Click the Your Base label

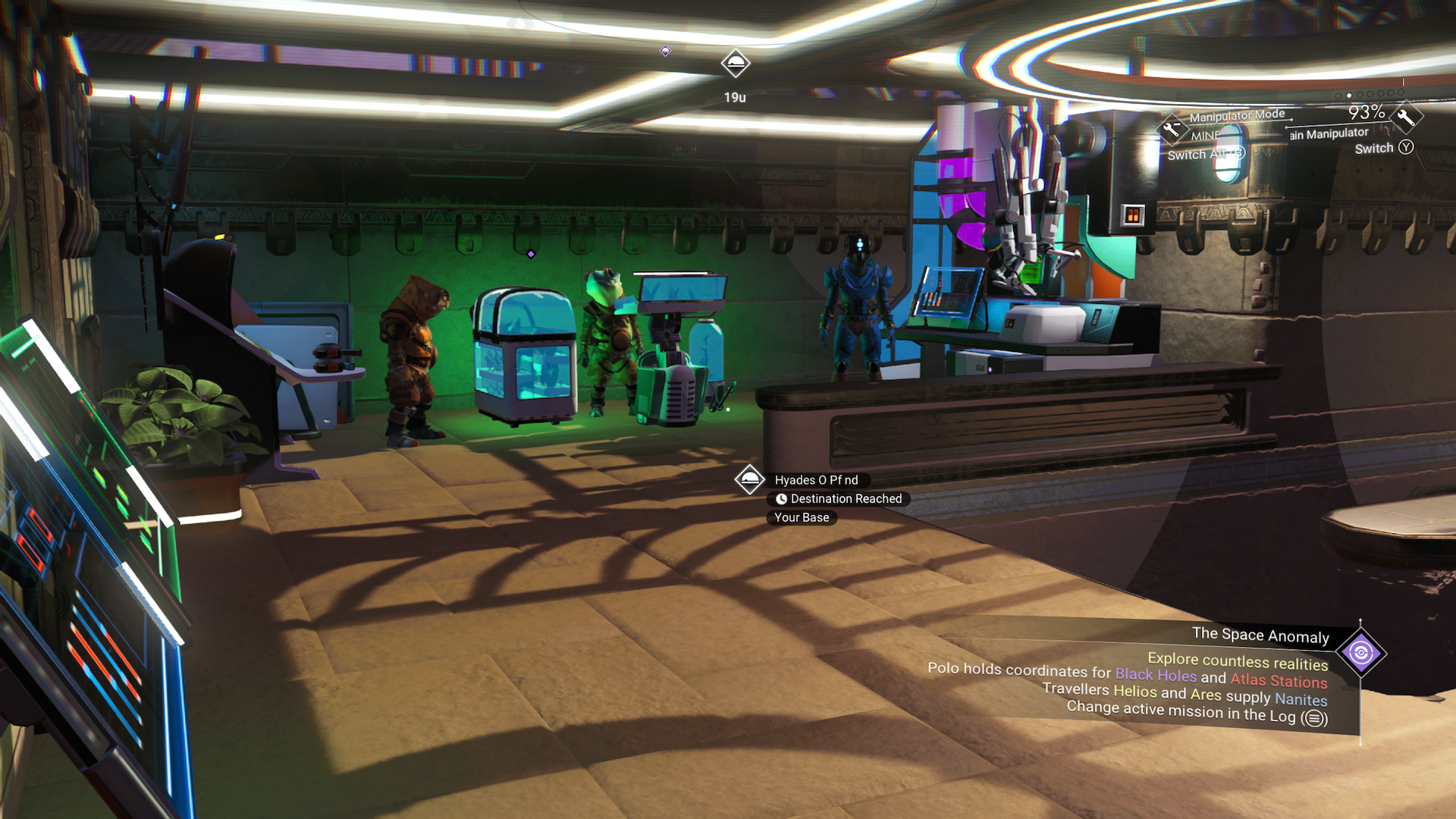(x=802, y=517)
